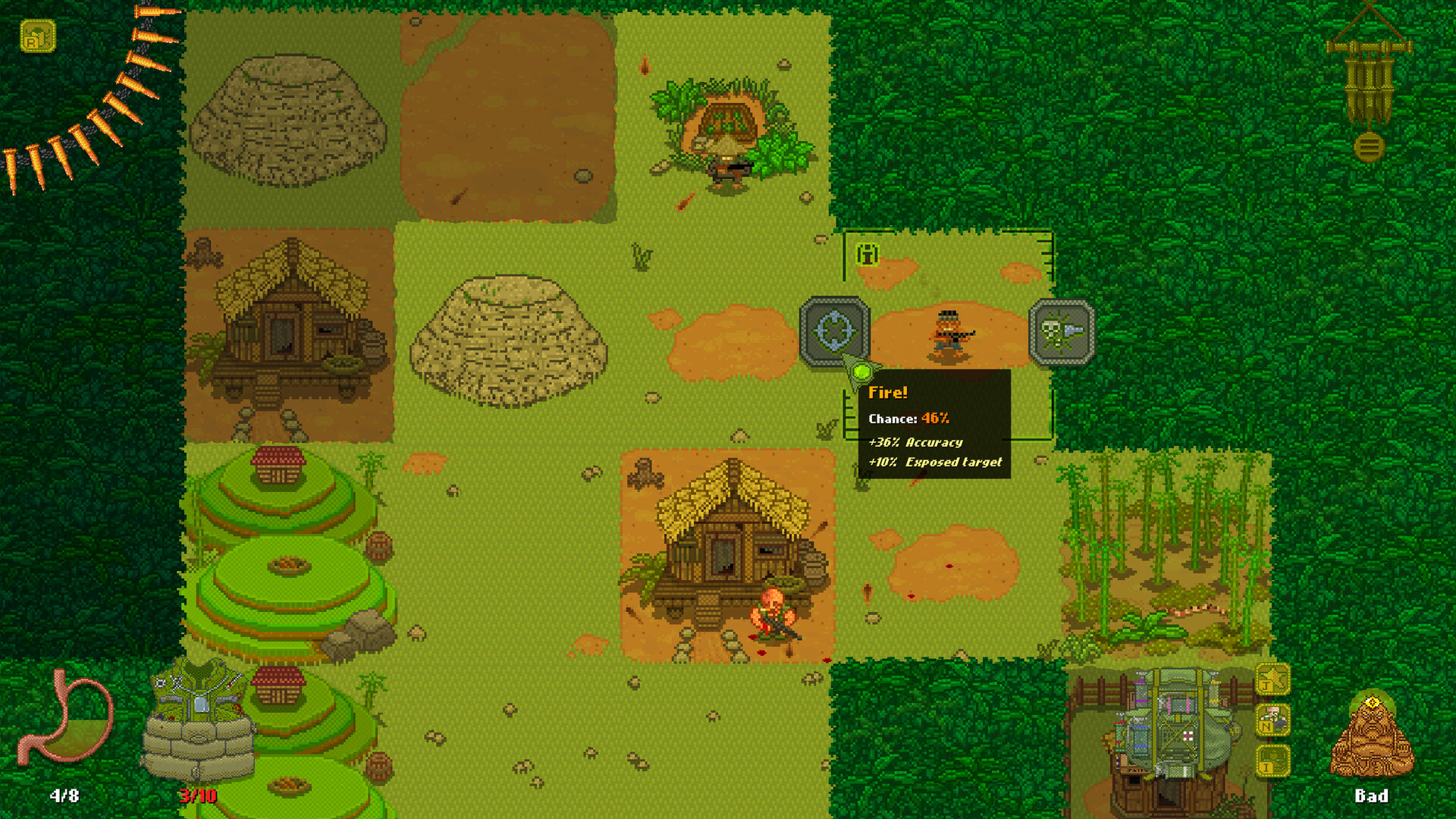Open the 'I' inventory icon beside the camp building
Image resolution: width=1456 pixels, height=819 pixels.
click(x=1272, y=760)
